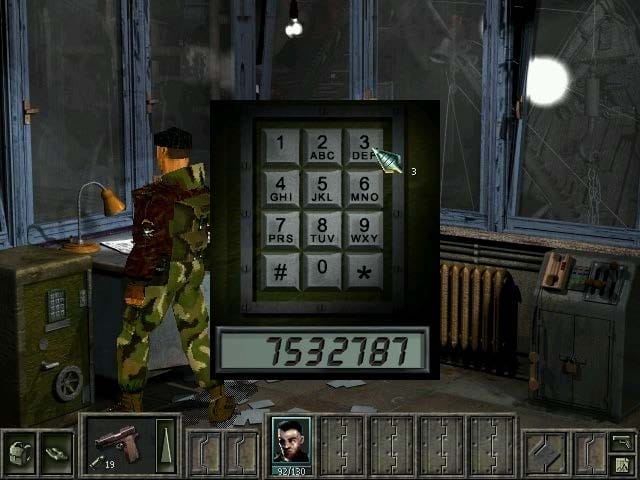Tap the 1 key on the keypad

[281, 146]
